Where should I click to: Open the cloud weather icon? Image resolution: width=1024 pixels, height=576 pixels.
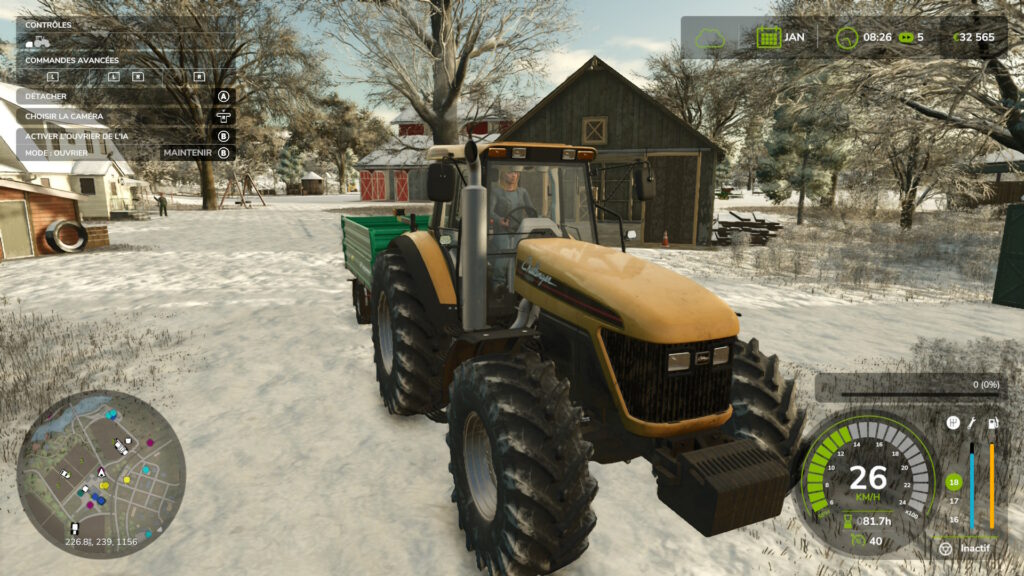pos(710,37)
